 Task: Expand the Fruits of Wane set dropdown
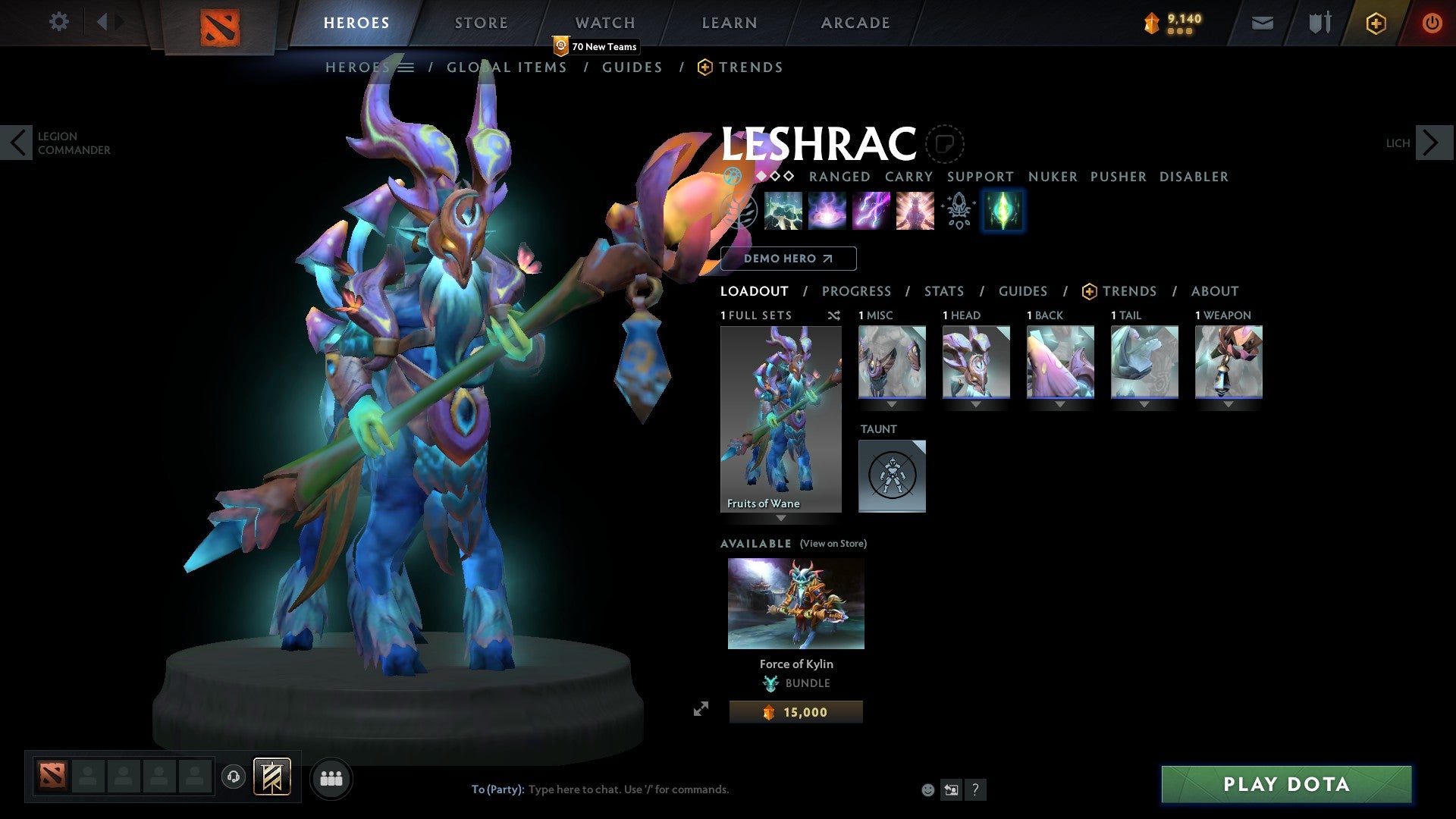coord(780,518)
